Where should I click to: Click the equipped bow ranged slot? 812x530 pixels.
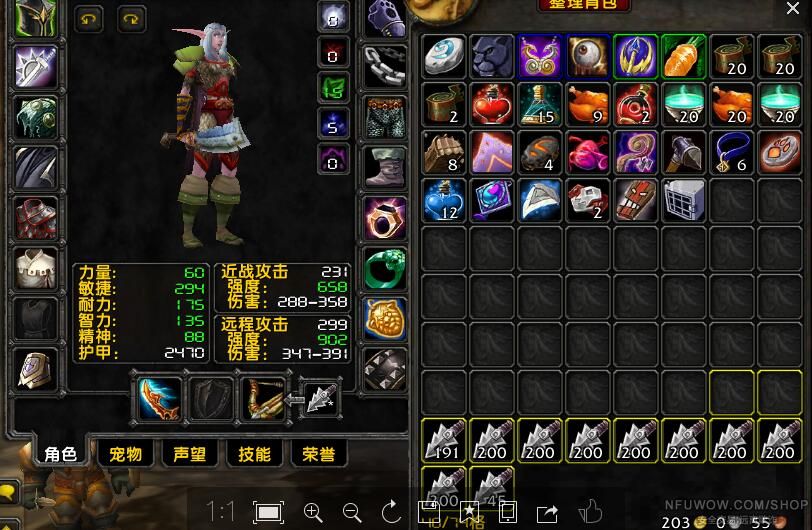click(x=261, y=398)
